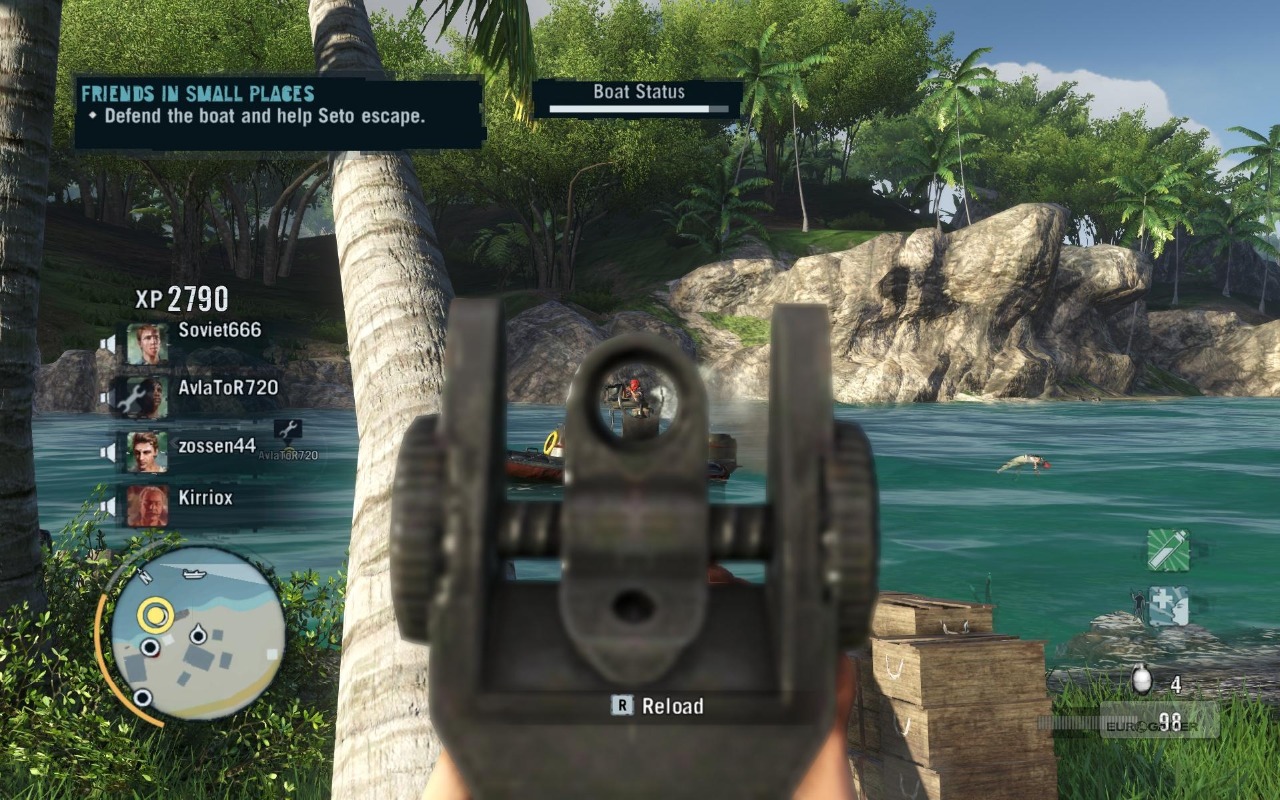Activate the medkit heal icon

tap(1168, 606)
